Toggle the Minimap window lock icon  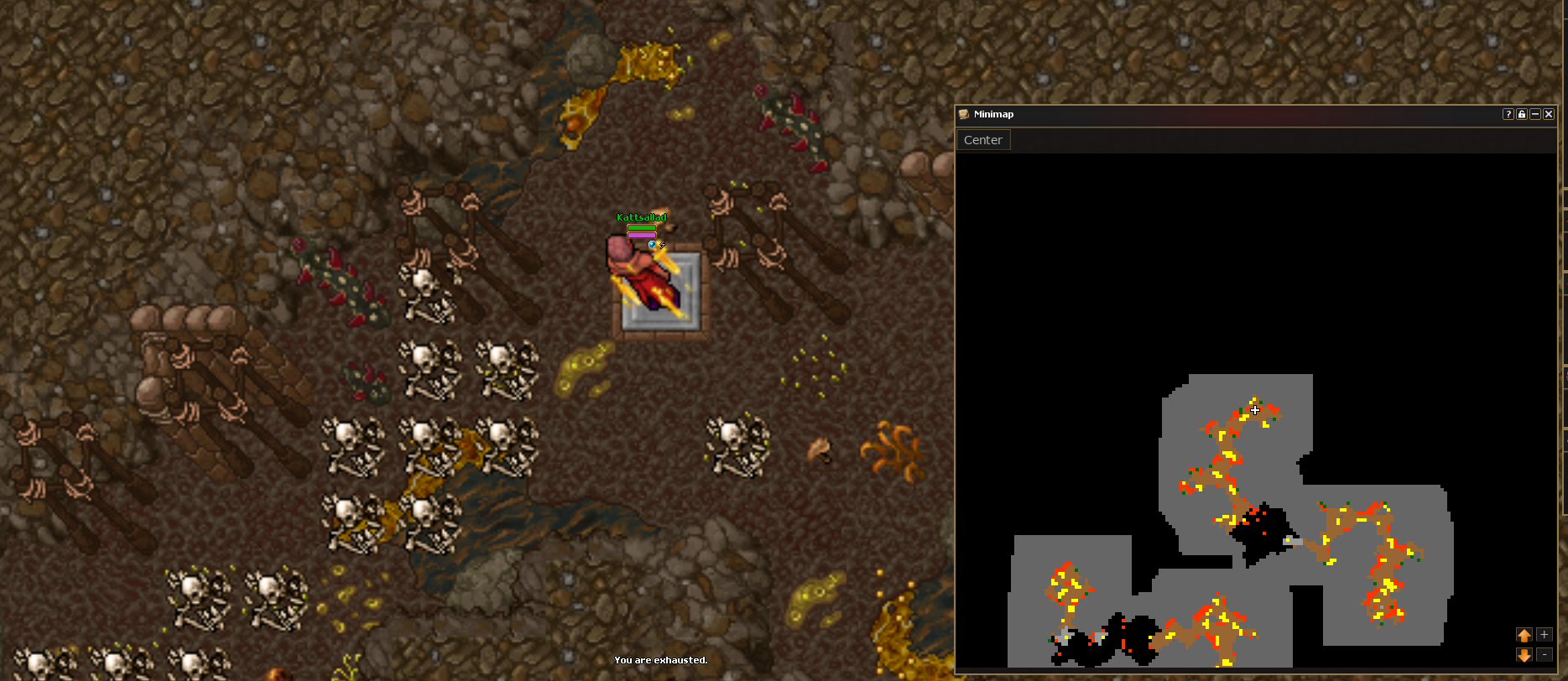pos(1522,114)
